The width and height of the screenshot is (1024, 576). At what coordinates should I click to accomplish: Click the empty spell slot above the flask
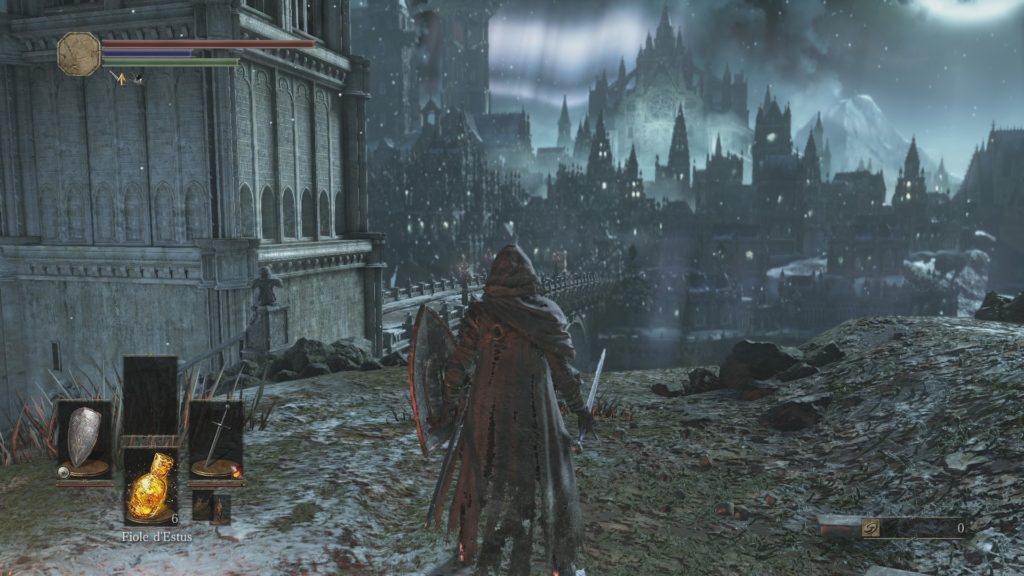point(150,395)
